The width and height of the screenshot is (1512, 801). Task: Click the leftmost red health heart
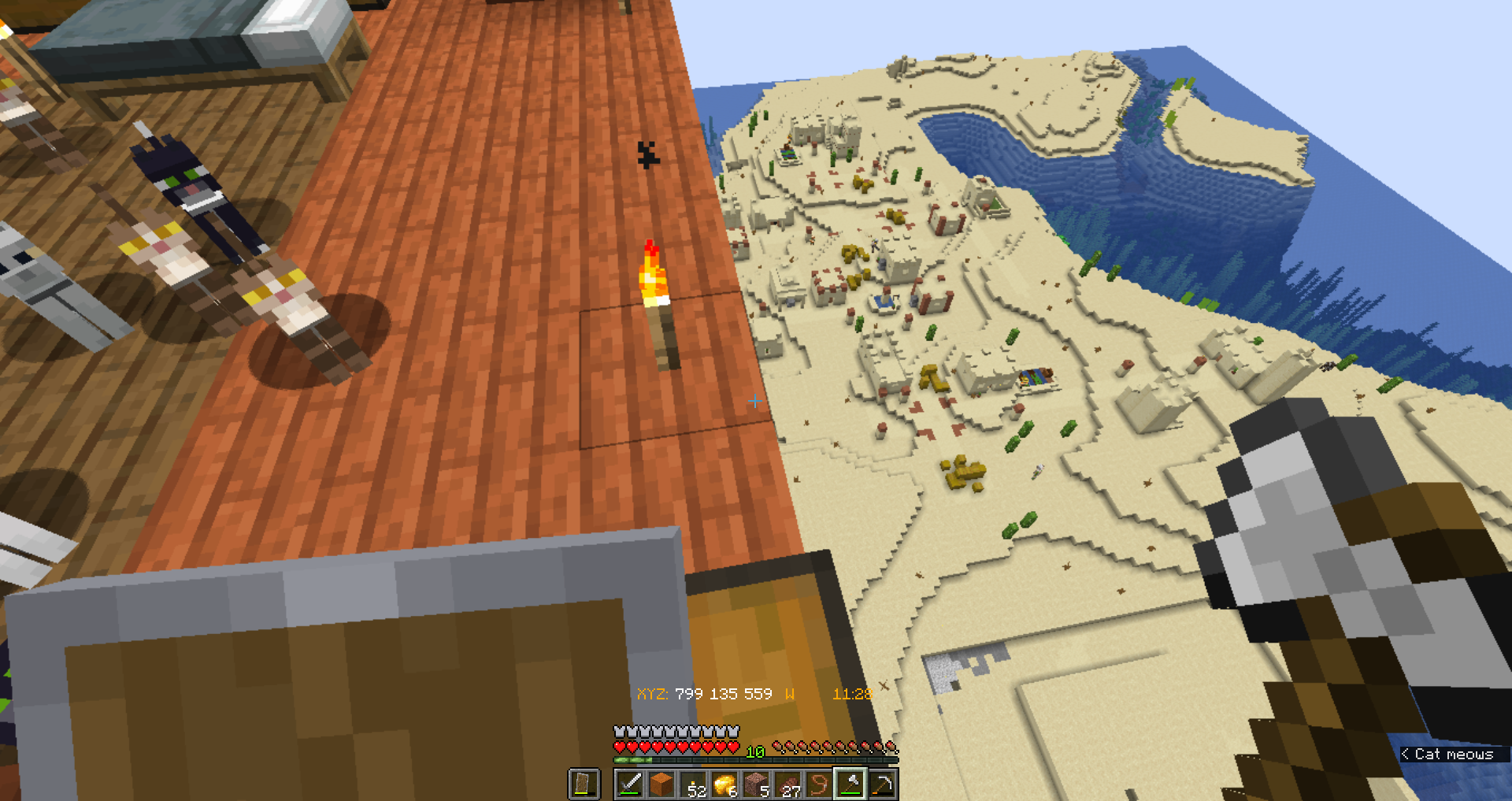(x=620, y=747)
